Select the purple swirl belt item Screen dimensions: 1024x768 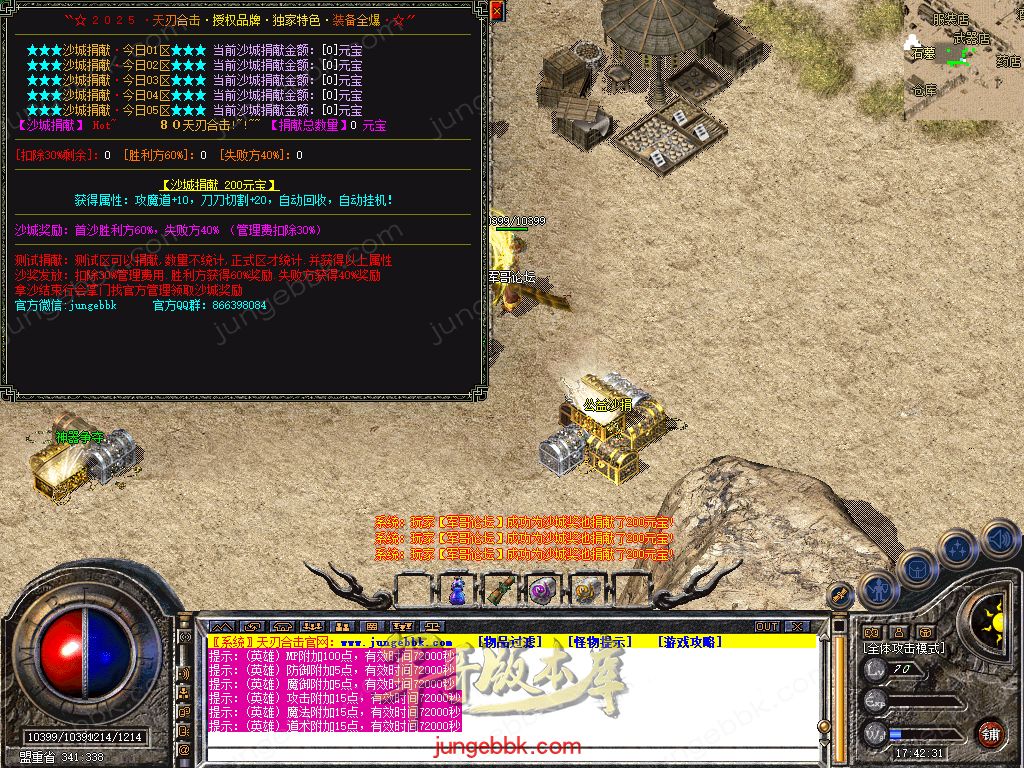(542, 590)
